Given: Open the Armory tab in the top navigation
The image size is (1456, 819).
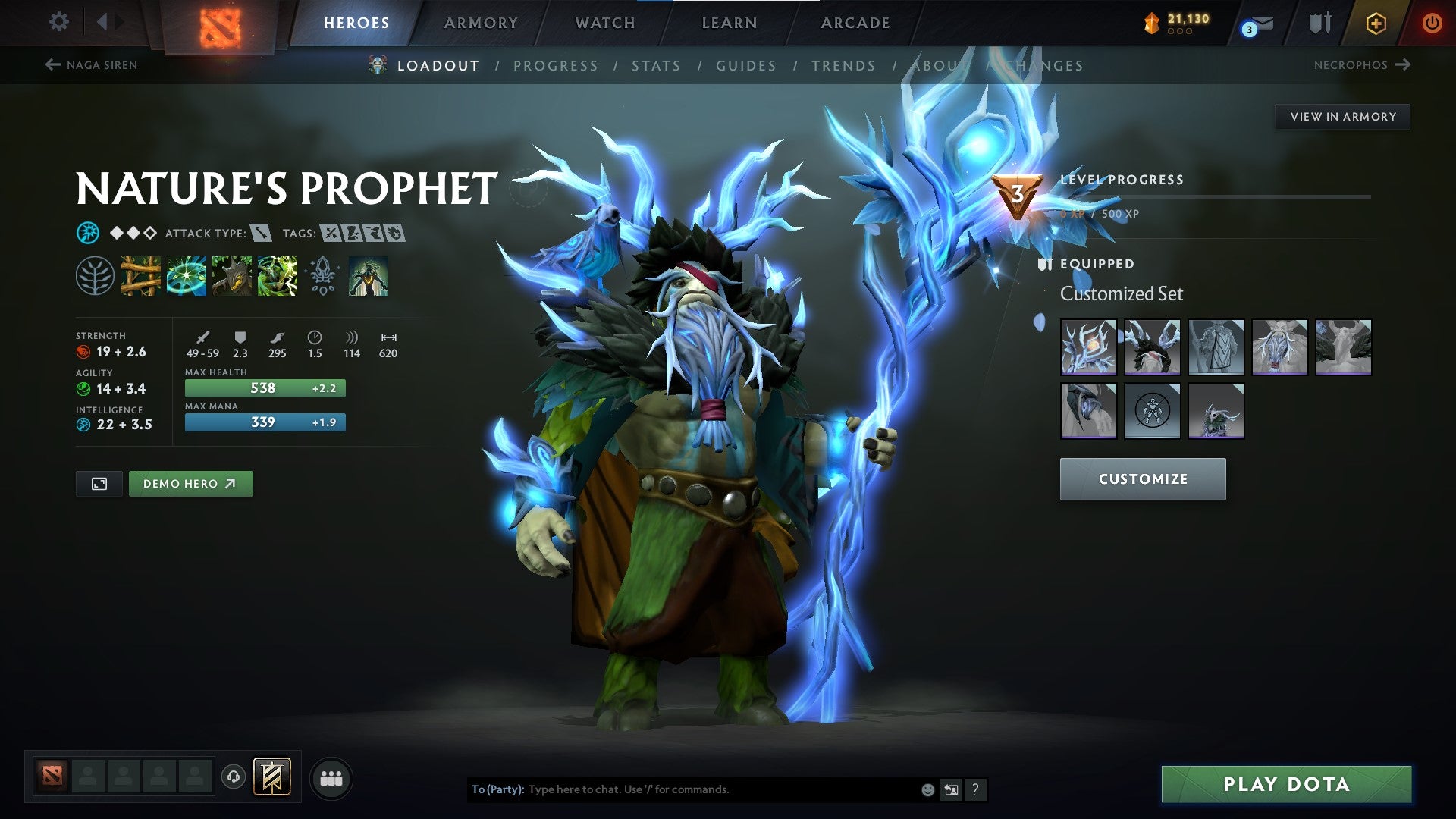Looking at the screenshot, I should pyautogui.click(x=482, y=22).
